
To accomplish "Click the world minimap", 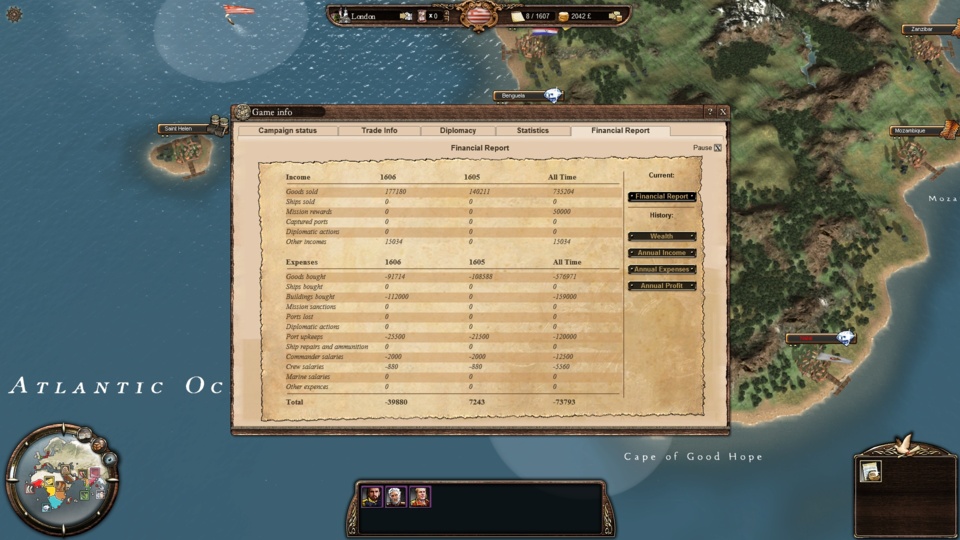I will tap(60, 479).
